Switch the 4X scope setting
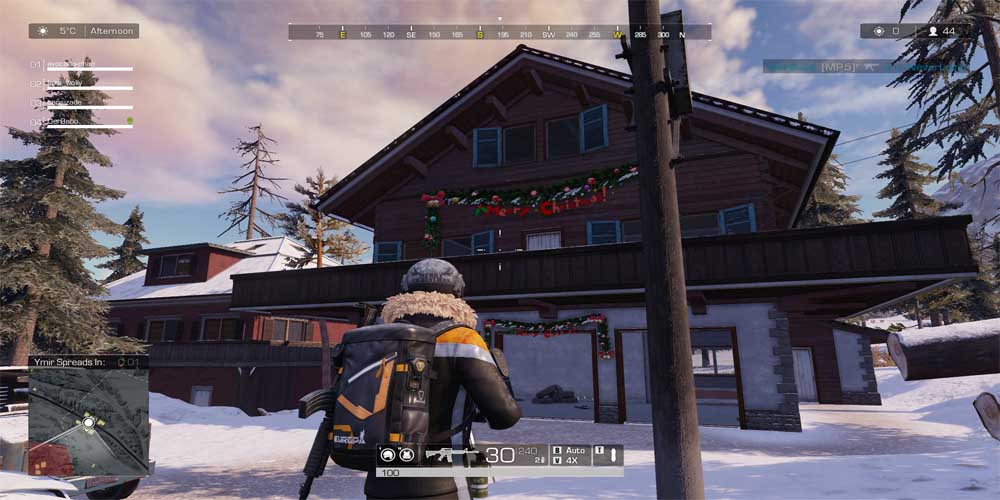Viewport: 1000px width, 500px height. pyautogui.click(x=569, y=461)
